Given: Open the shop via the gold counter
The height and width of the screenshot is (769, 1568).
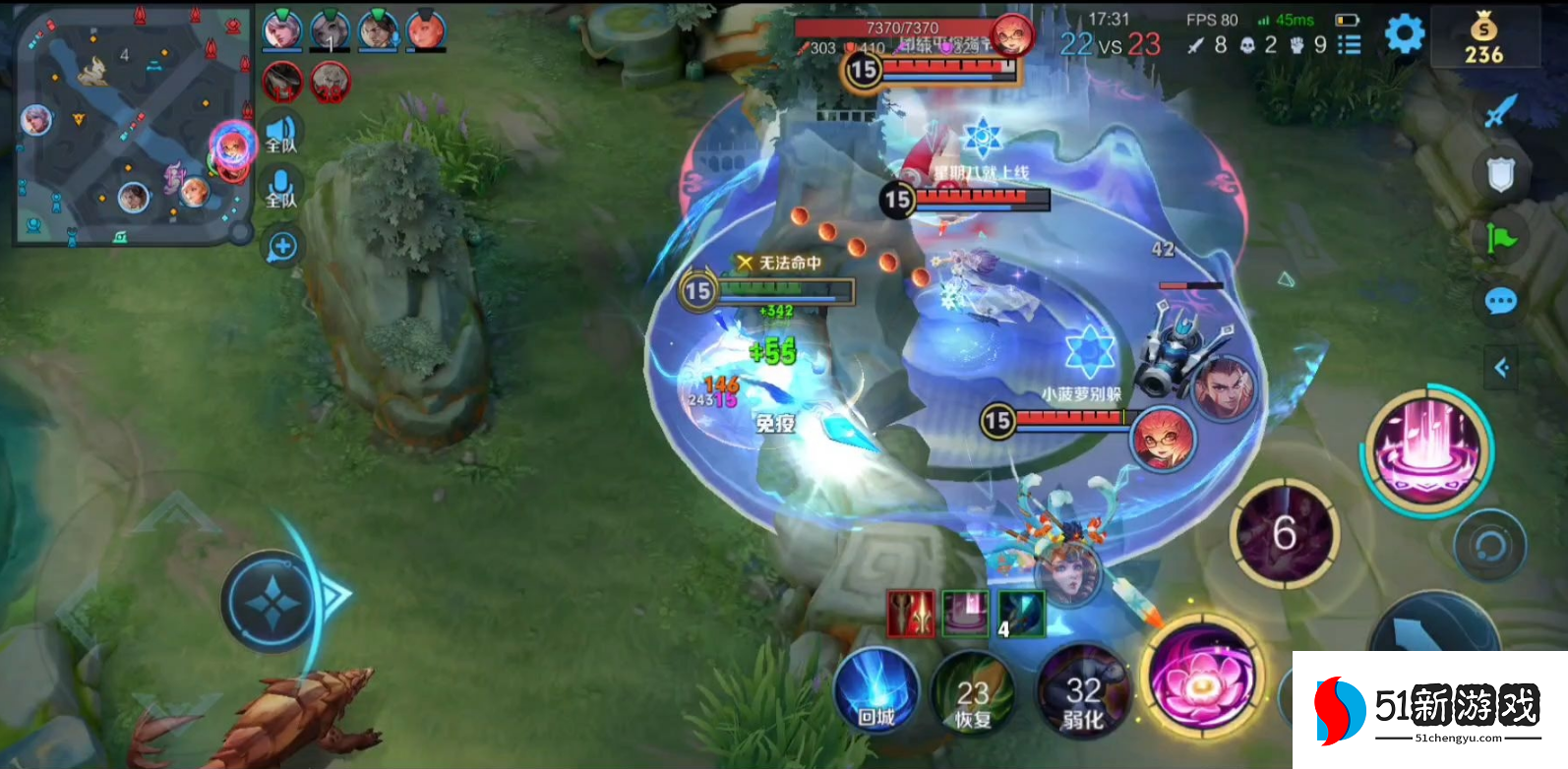Looking at the screenshot, I should tap(1483, 39).
